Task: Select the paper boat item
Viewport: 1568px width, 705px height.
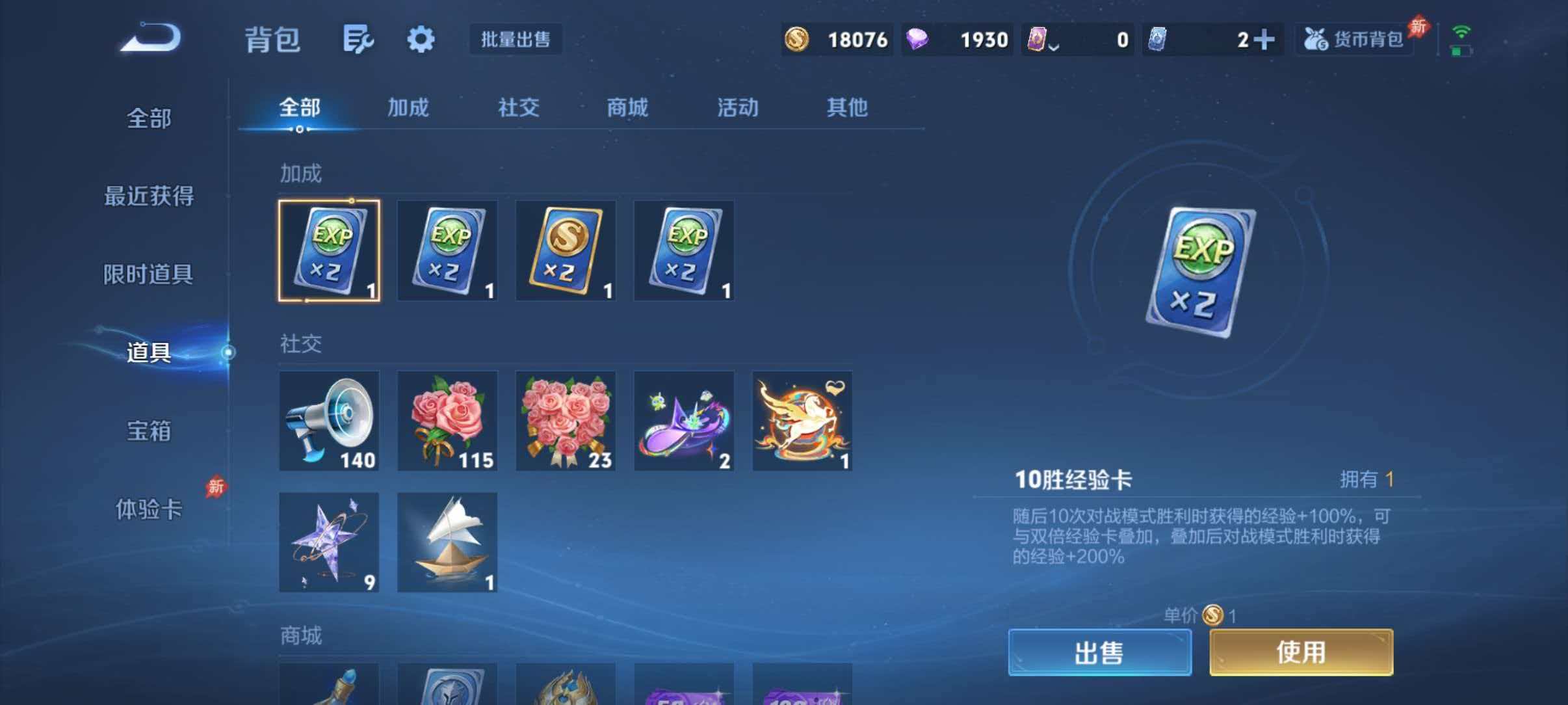Action: click(447, 541)
